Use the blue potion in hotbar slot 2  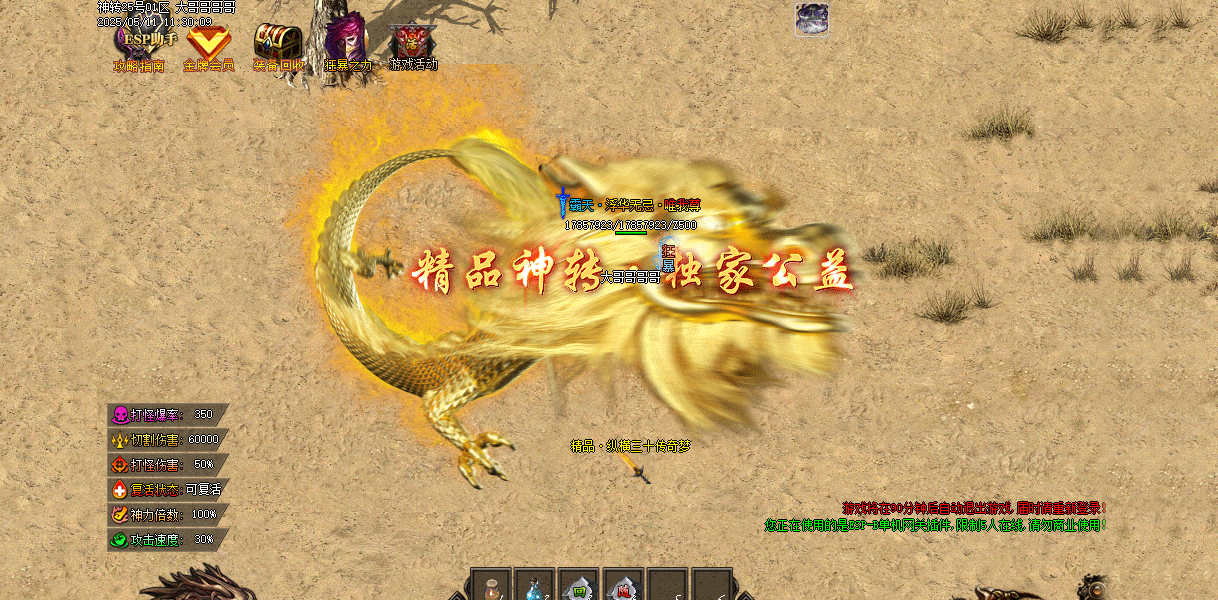[535, 587]
